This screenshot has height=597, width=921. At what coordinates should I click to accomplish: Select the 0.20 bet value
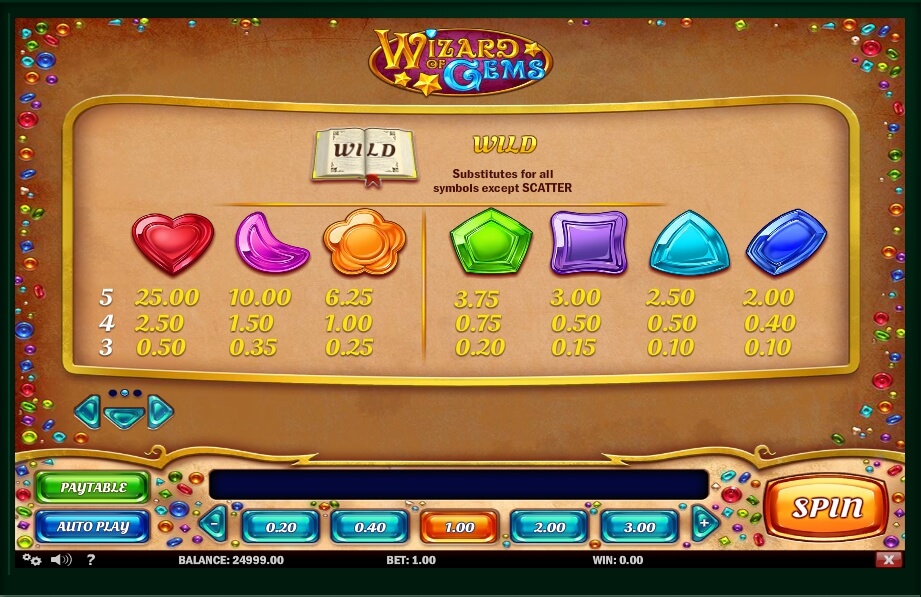pyautogui.click(x=282, y=527)
